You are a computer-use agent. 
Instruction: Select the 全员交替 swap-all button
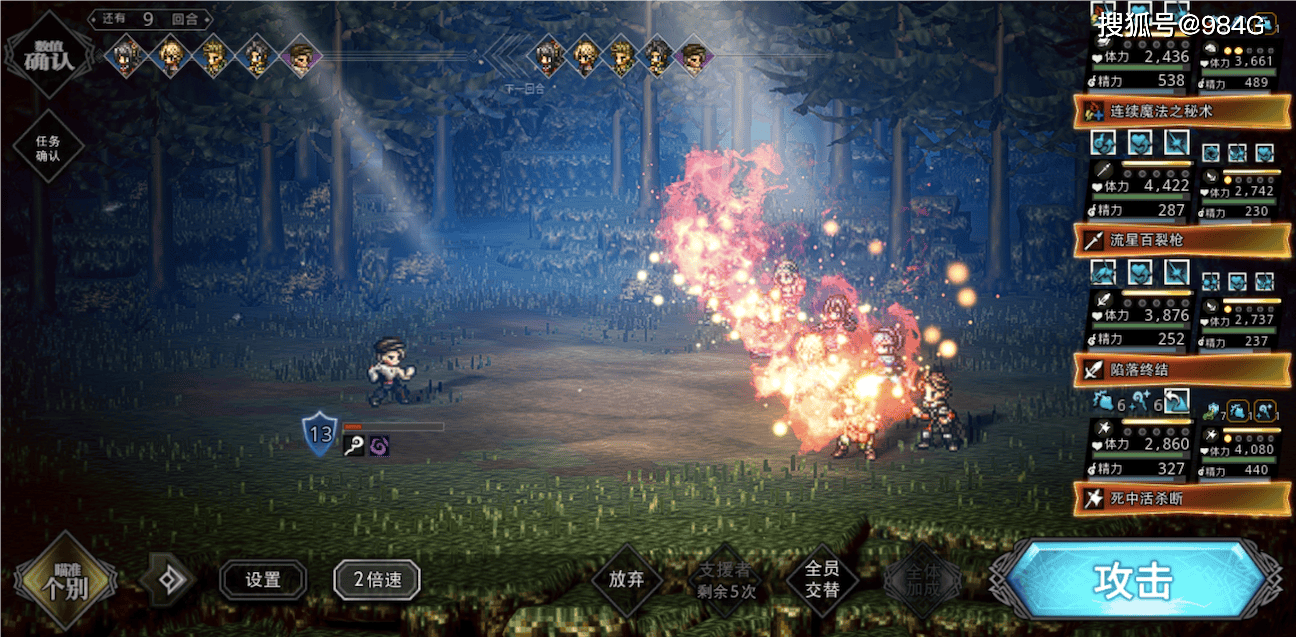pyautogui.click(x=821, y=579)
